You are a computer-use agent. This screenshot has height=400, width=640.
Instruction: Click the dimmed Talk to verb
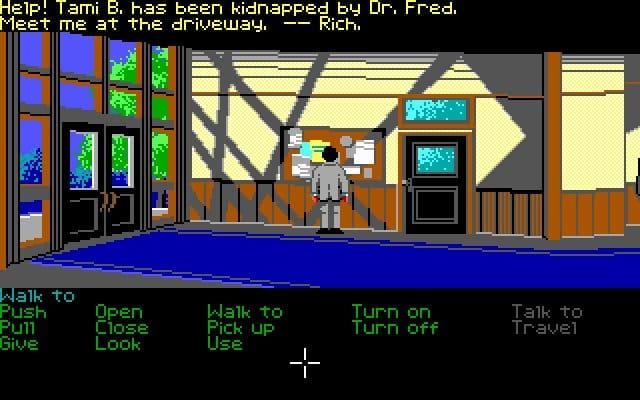tap(547, 312)
